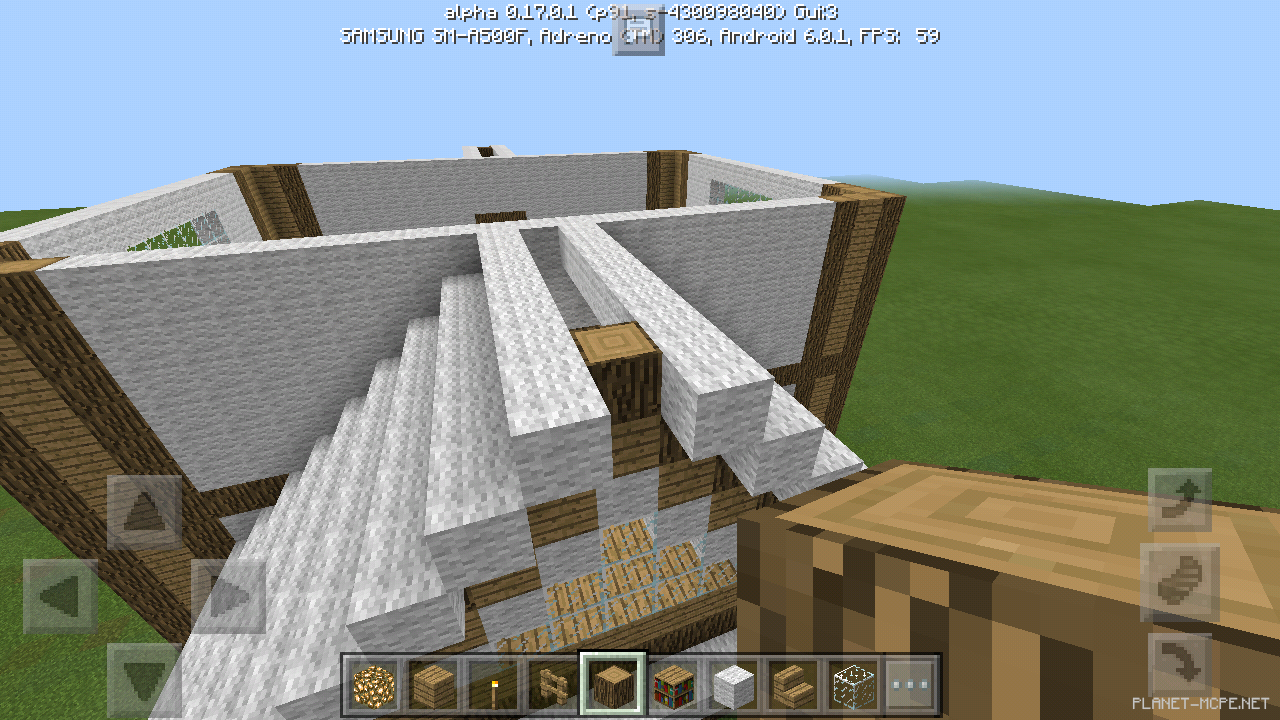This screenshot has height=720, width=1280.
Task: Select the glass block hotbar slot
Action: point(853,682)
